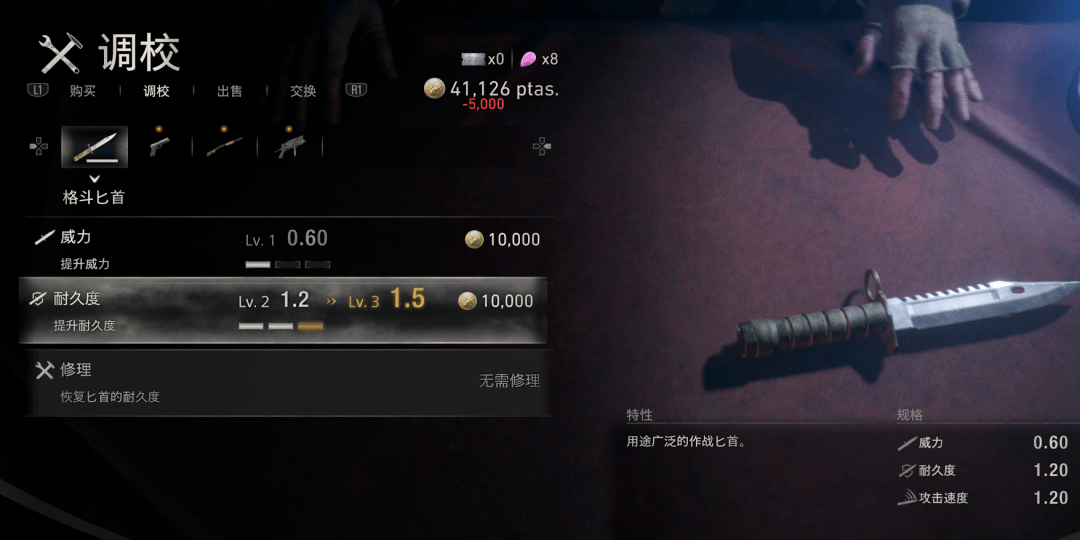Choose the 修理 (Repair) option
Image resolution: width=1080 pixels, height=540 pixels.
(x=285, y=382)
